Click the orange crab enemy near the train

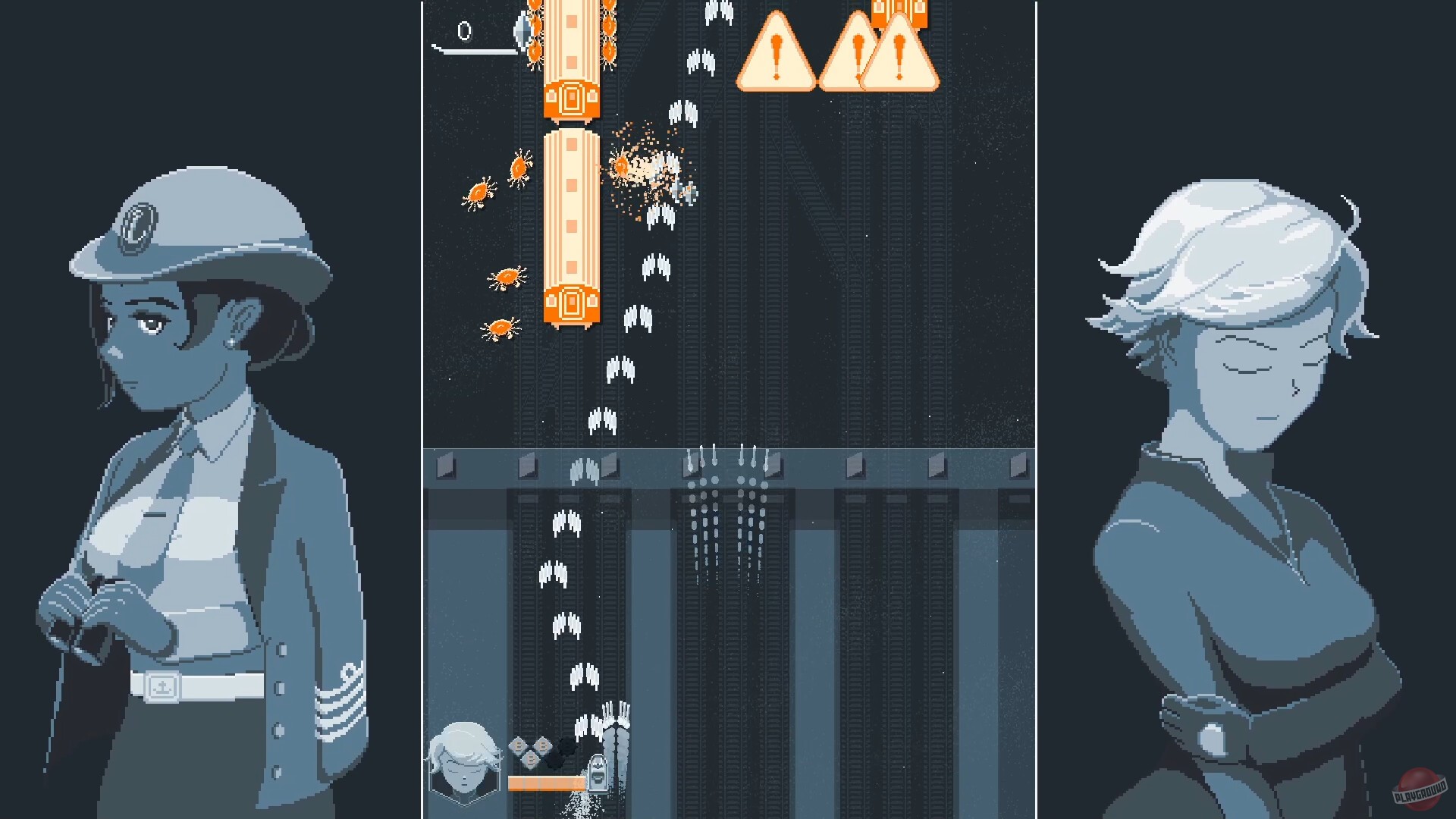click(519, 168)
